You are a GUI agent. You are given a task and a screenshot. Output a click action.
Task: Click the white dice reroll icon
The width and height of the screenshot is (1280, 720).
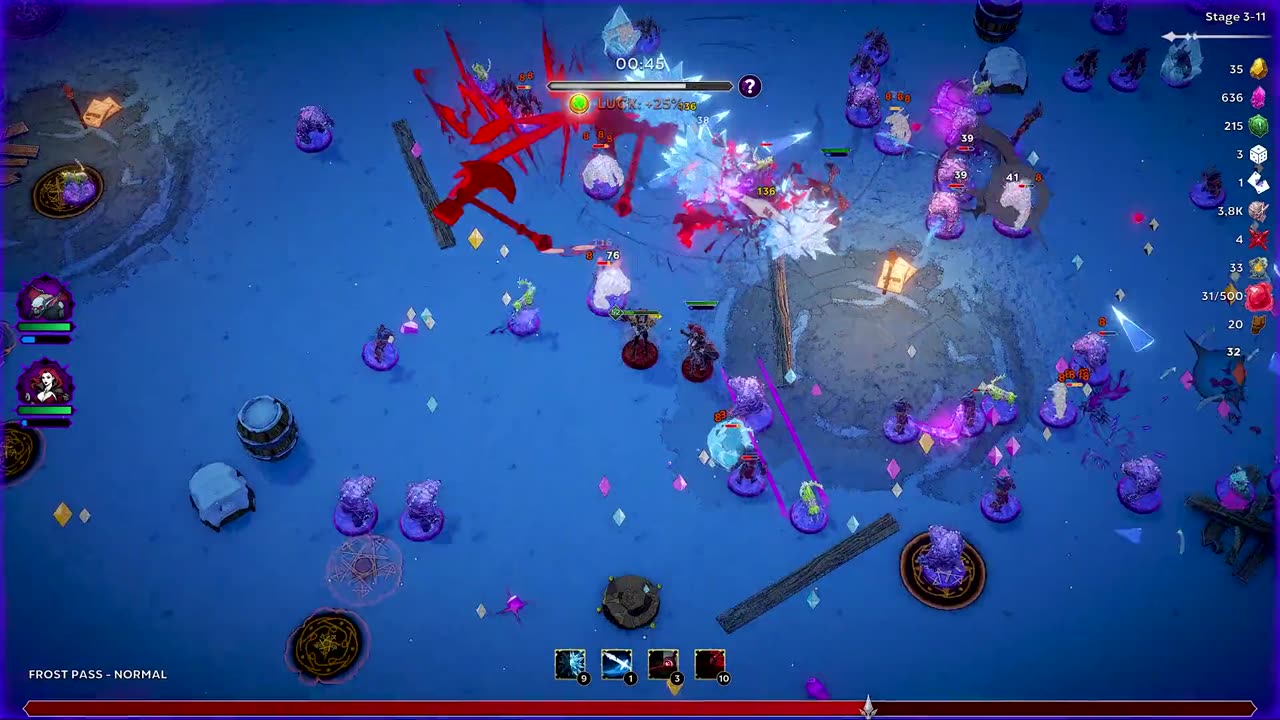point(1258,154)
